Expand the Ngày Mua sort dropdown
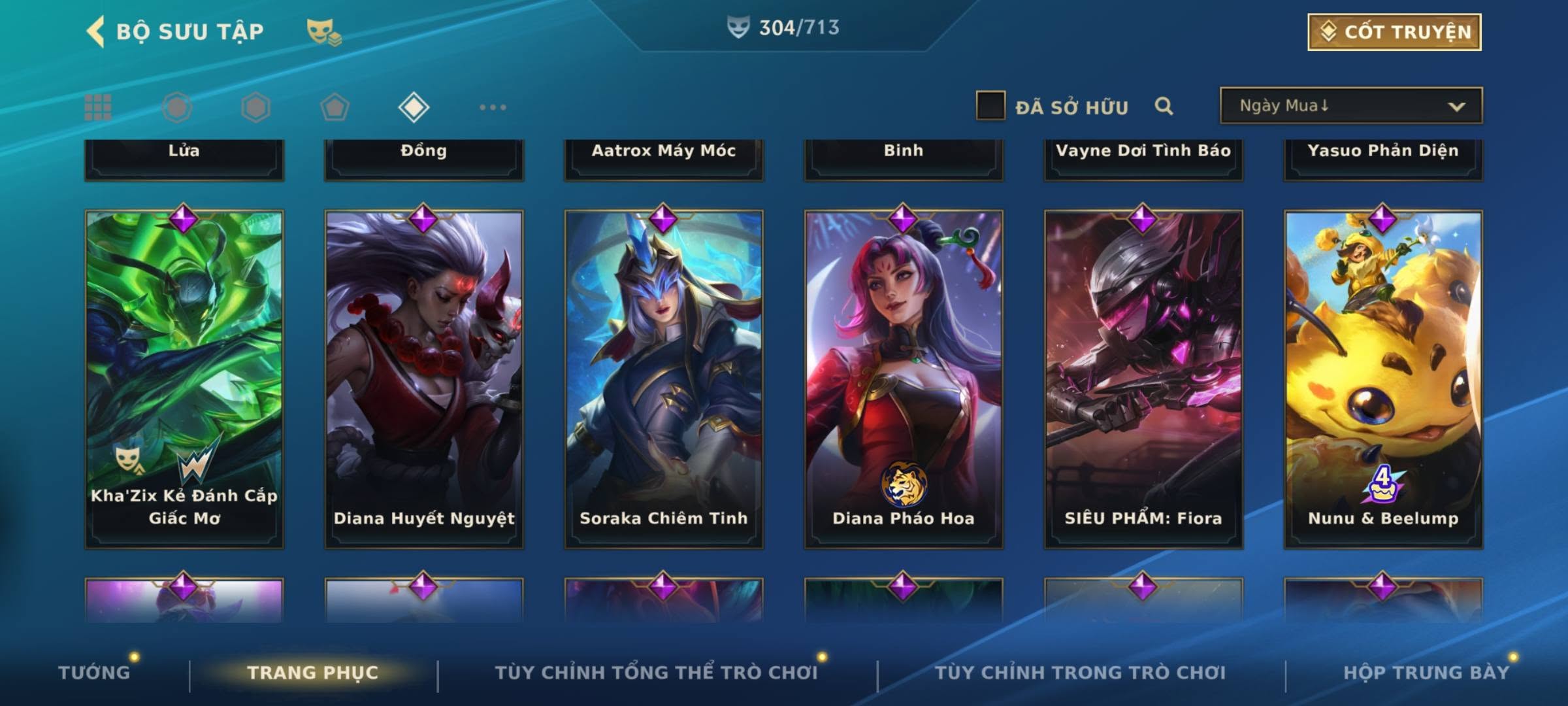This screenshot has width=1568, height=706. point(1350,106)
